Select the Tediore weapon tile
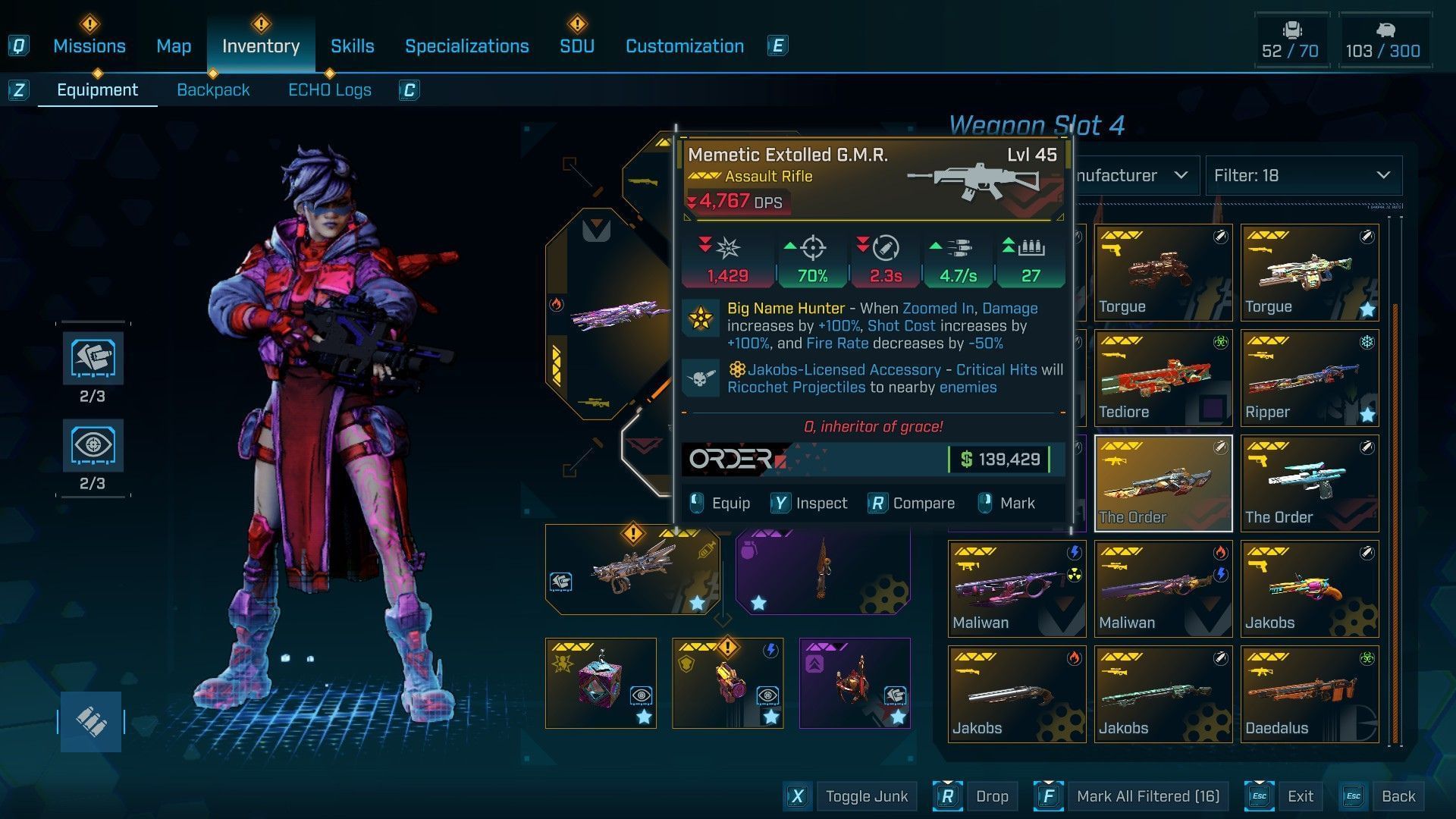 pyautogui.click(x=1163, y=378)
